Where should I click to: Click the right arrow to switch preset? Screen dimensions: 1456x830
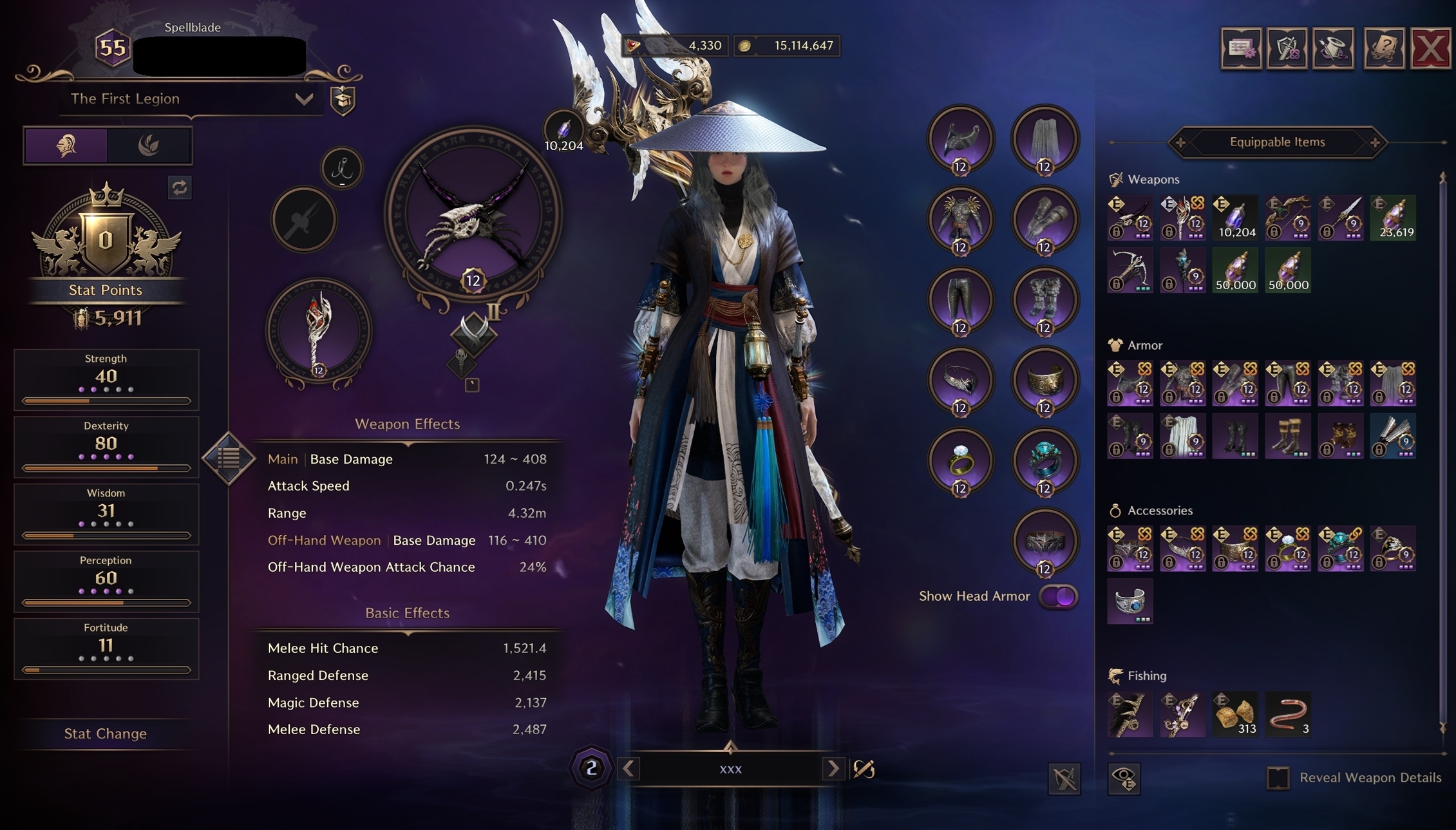tap(835, 769)
